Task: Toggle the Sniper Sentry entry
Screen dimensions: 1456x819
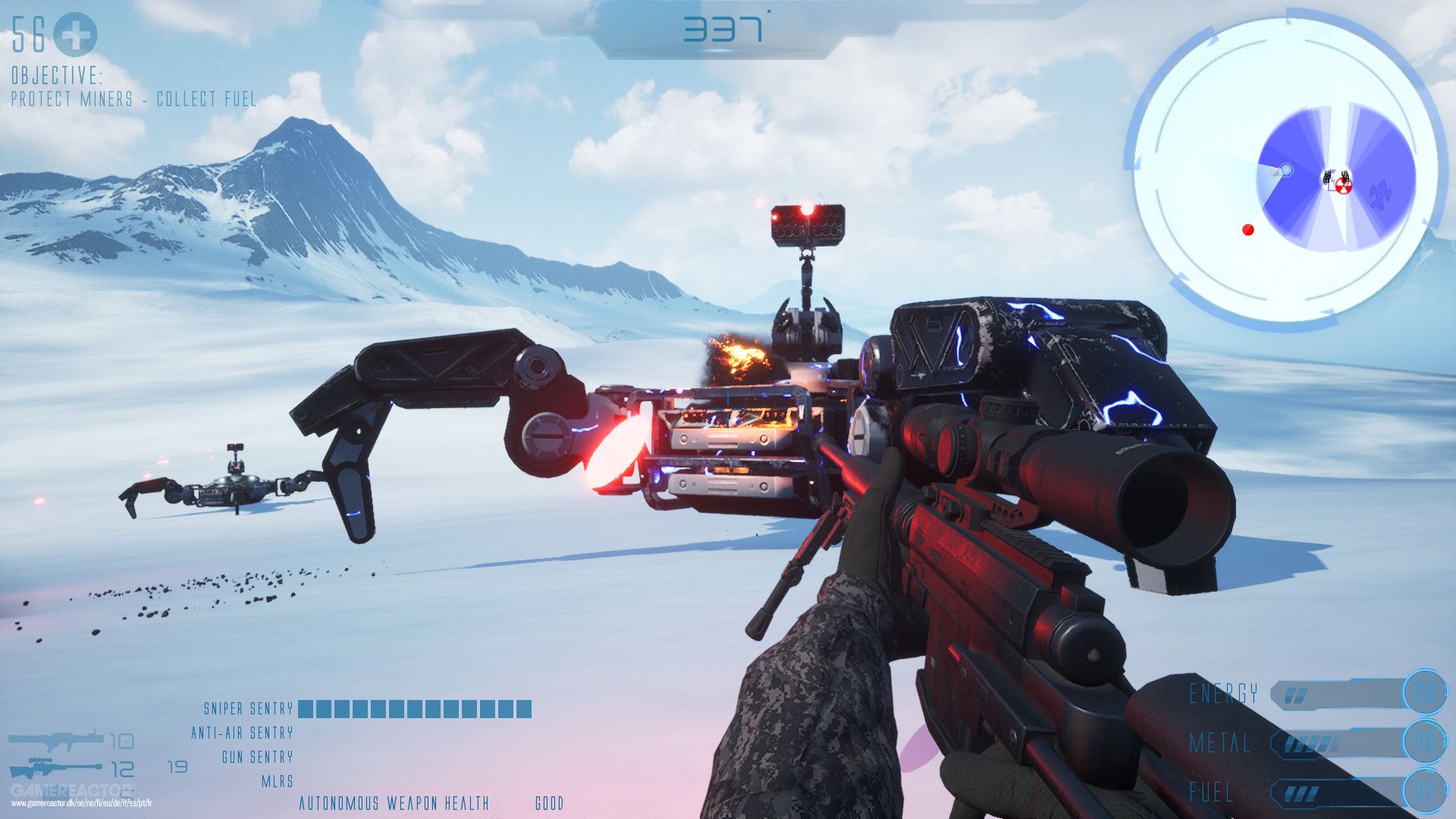Action: pyautogui.click(x=248, y=708)
